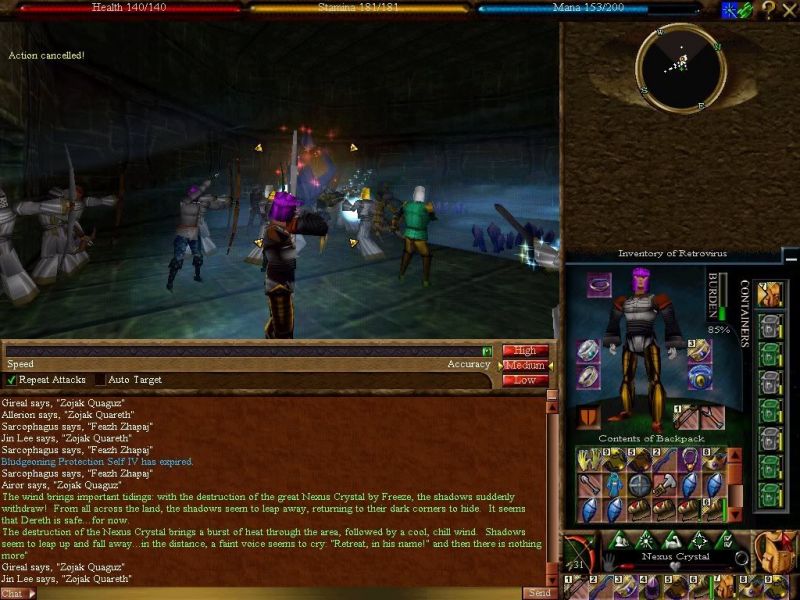Toggle the Repeat Attacks checkbox

pyautogui.click(x=12, y=380)
